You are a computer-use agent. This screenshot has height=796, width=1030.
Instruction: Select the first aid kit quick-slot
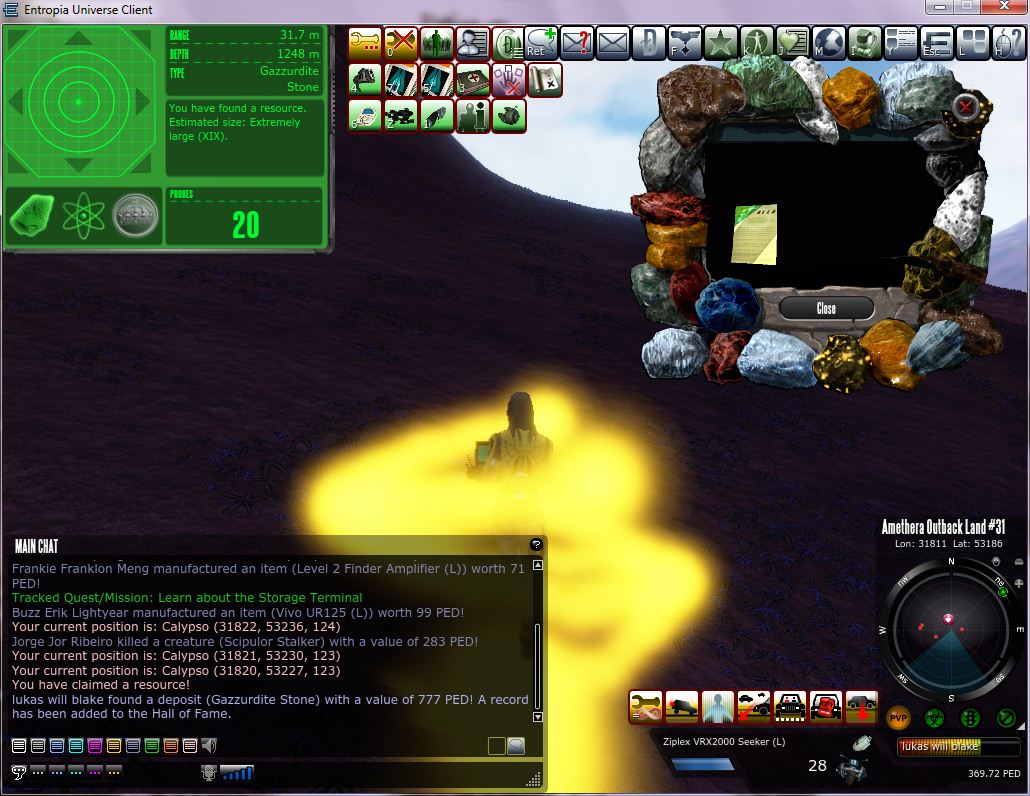pyautogui.click(x=473, y=80)
